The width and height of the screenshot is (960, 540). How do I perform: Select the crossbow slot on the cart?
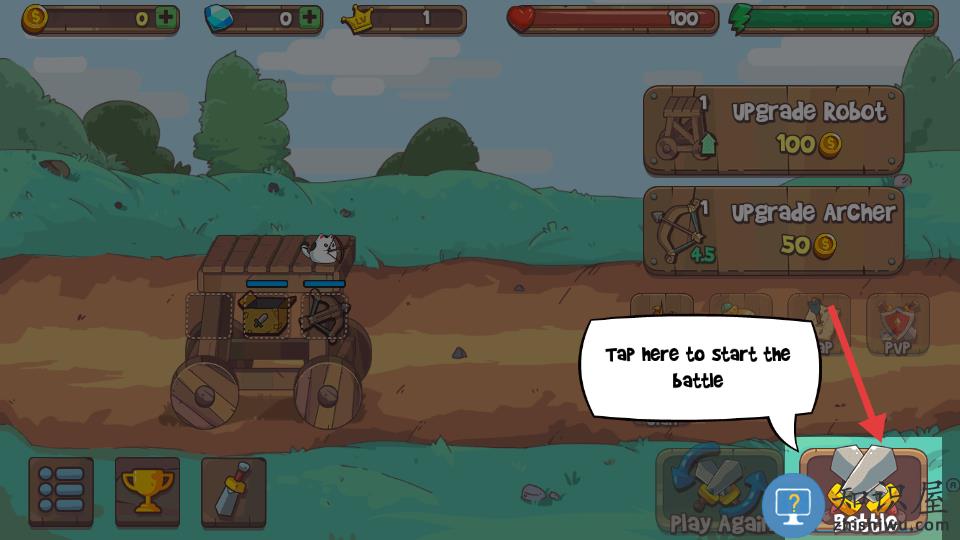pos(323,315)
